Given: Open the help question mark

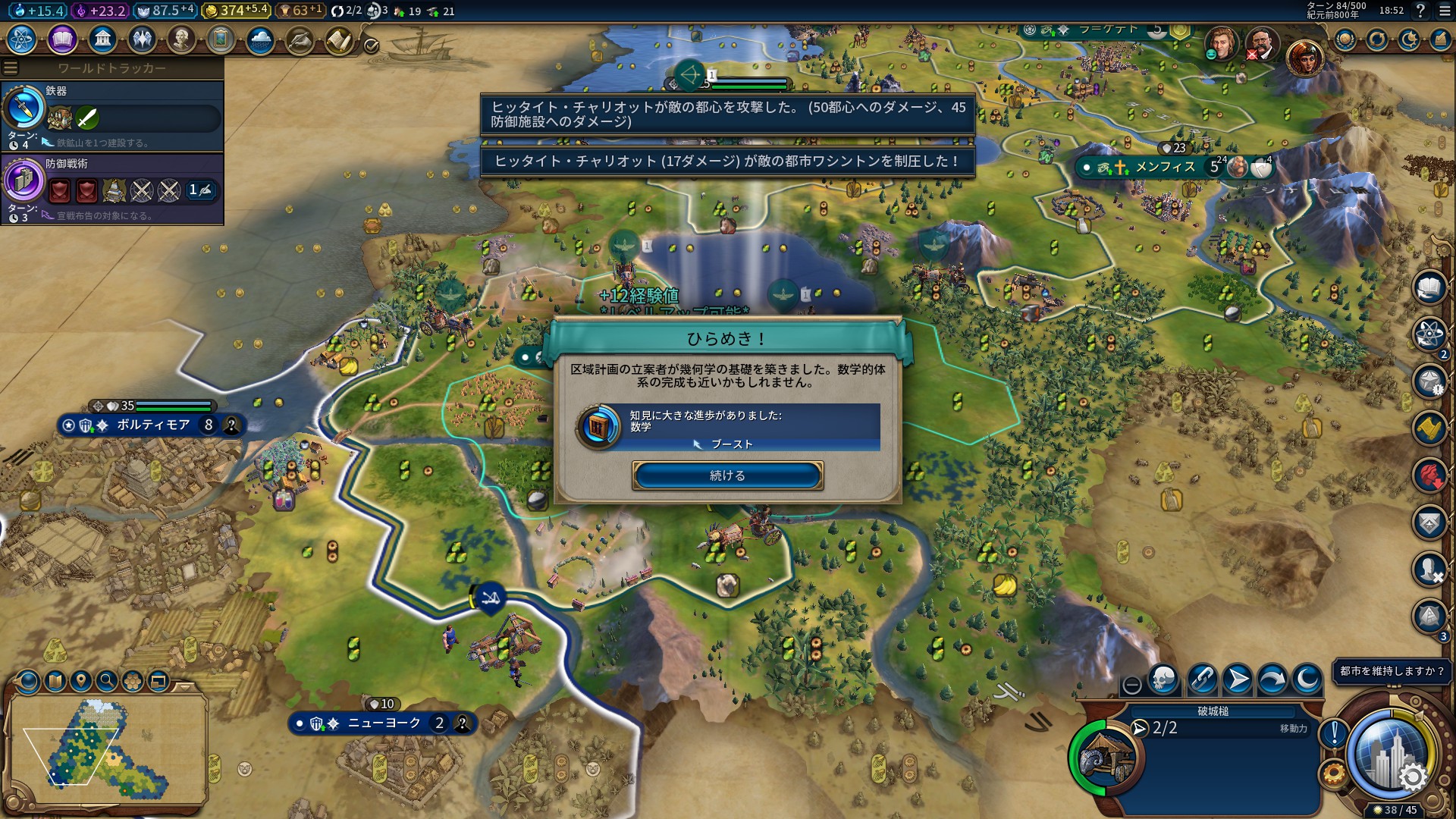Looking at the screenshot, I should point(1420,11).
